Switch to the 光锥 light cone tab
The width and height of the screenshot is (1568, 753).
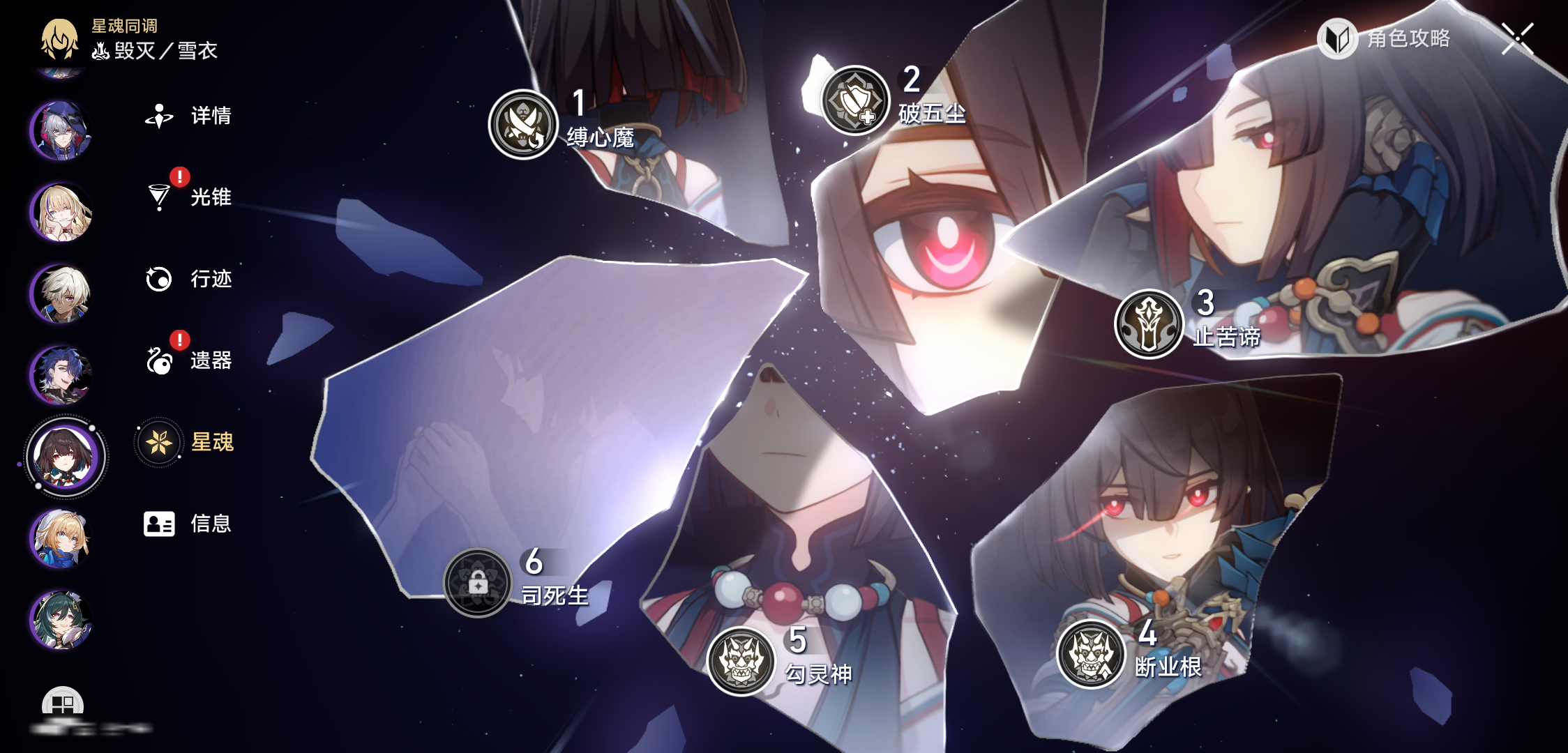(x=188, y=197)
